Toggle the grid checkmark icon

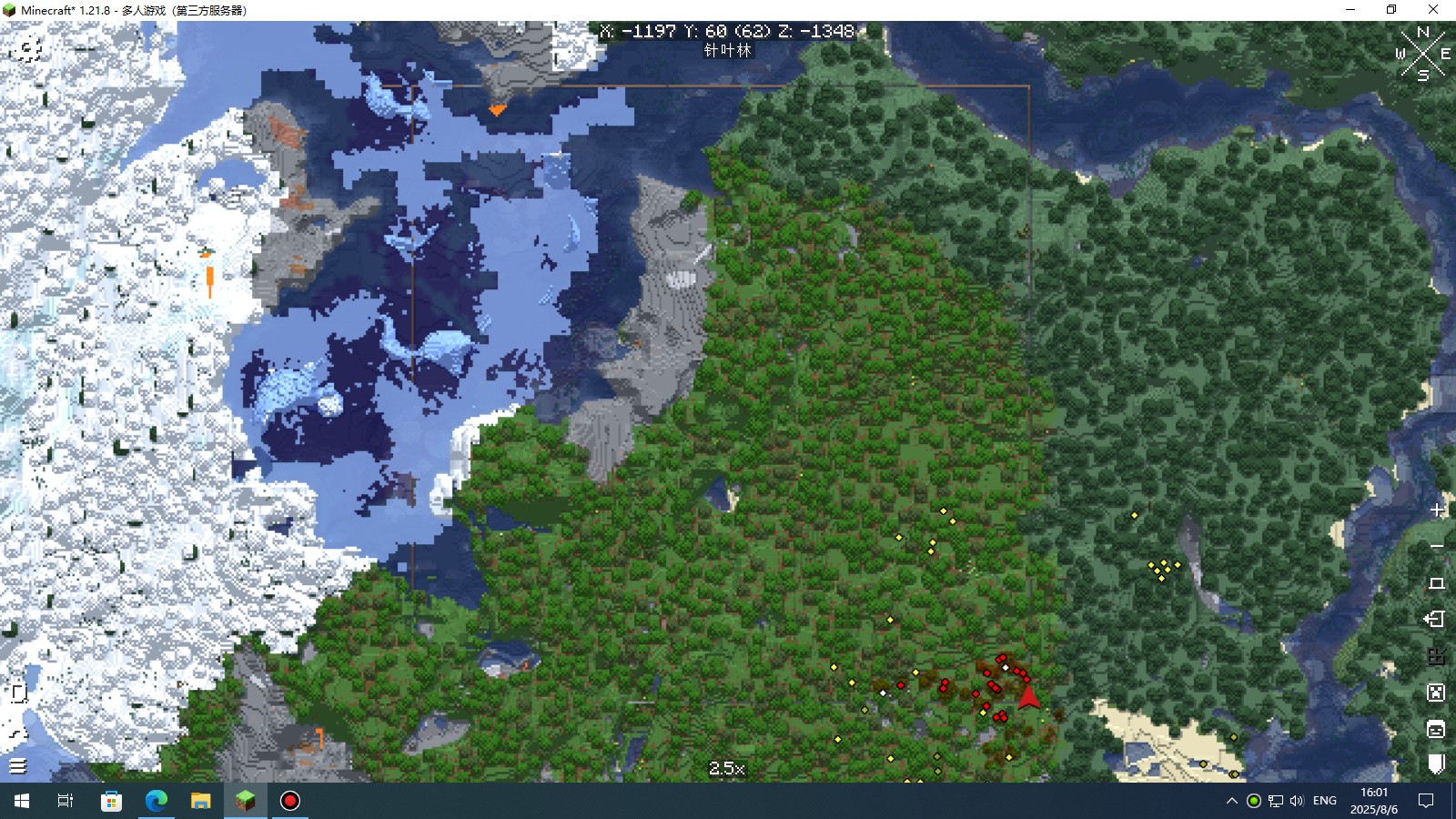coord(1436,656)
